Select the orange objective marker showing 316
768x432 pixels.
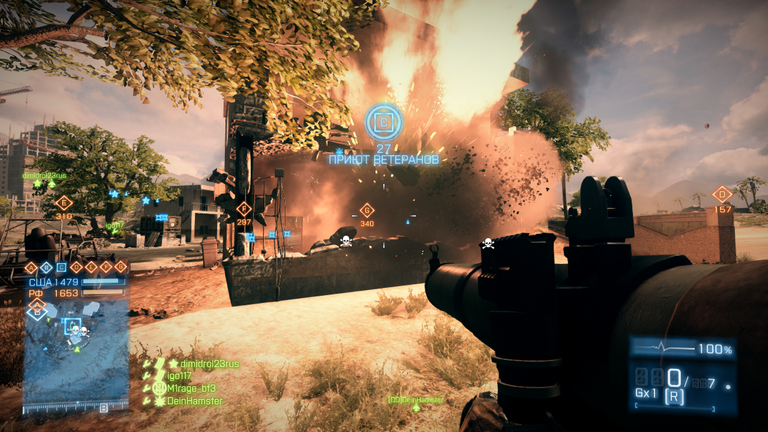click(x=64, y=203)
